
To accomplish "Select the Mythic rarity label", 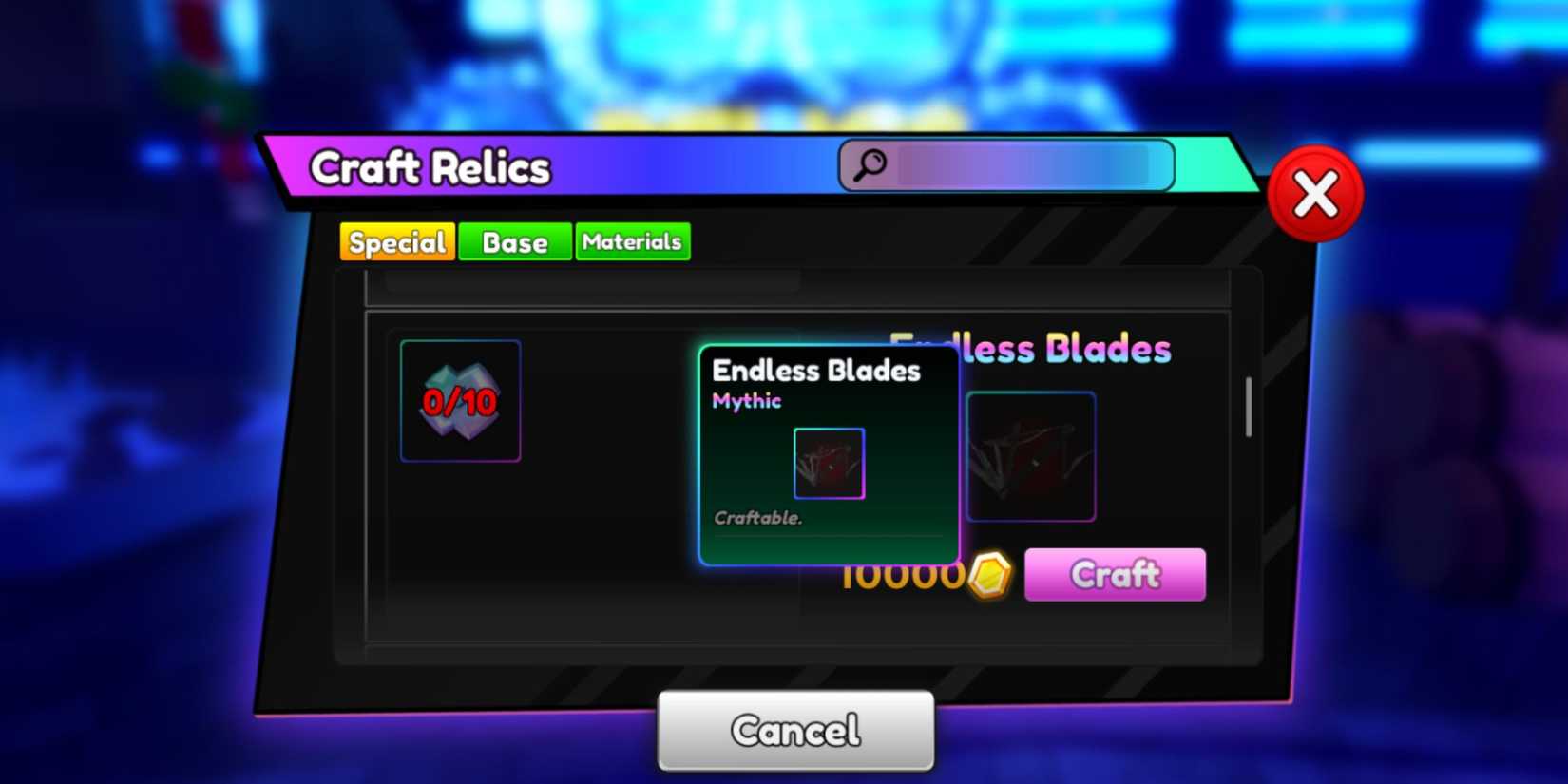I will [746, 400].
